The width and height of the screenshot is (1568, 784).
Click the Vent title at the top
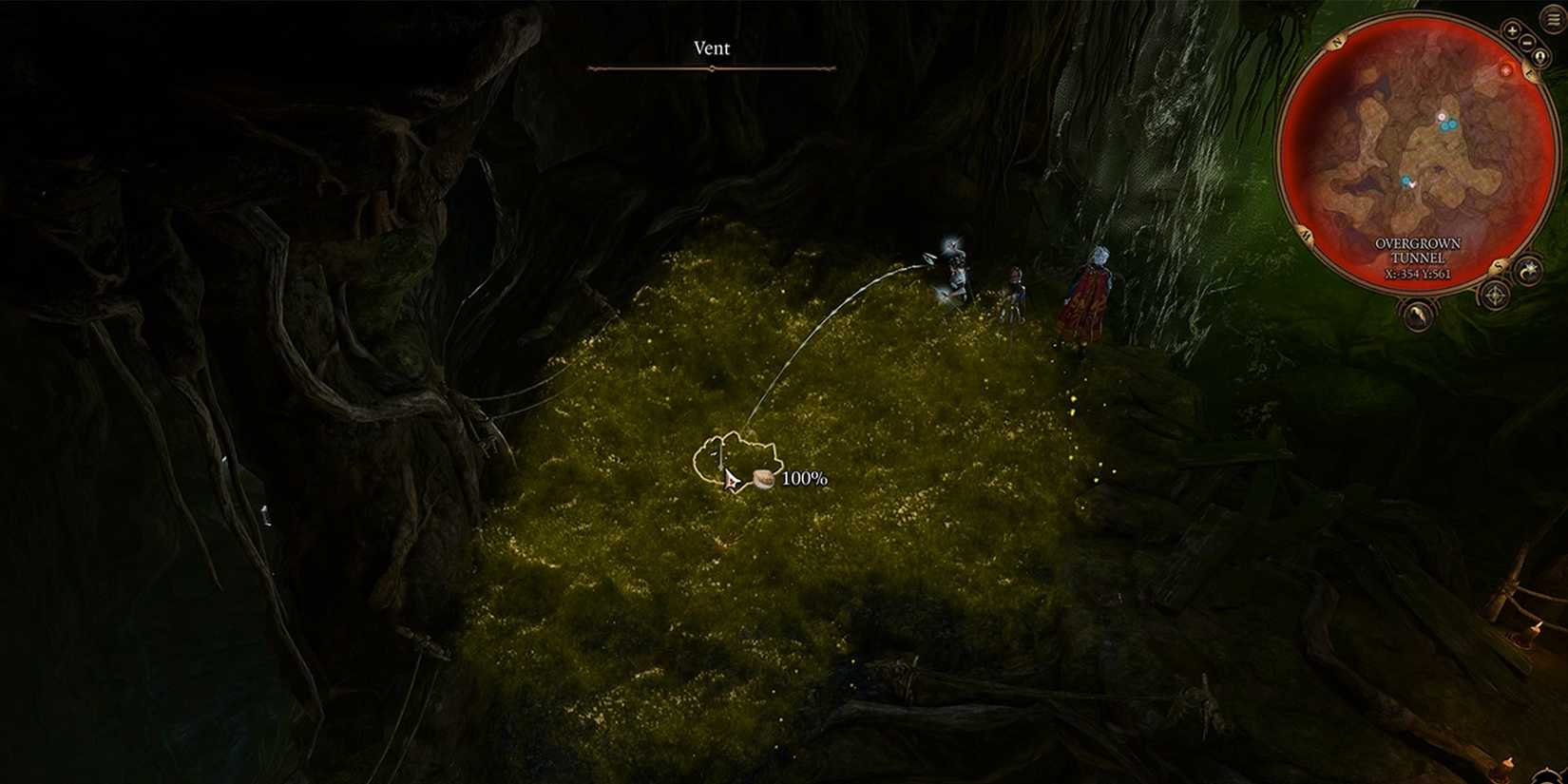[711, 48]
